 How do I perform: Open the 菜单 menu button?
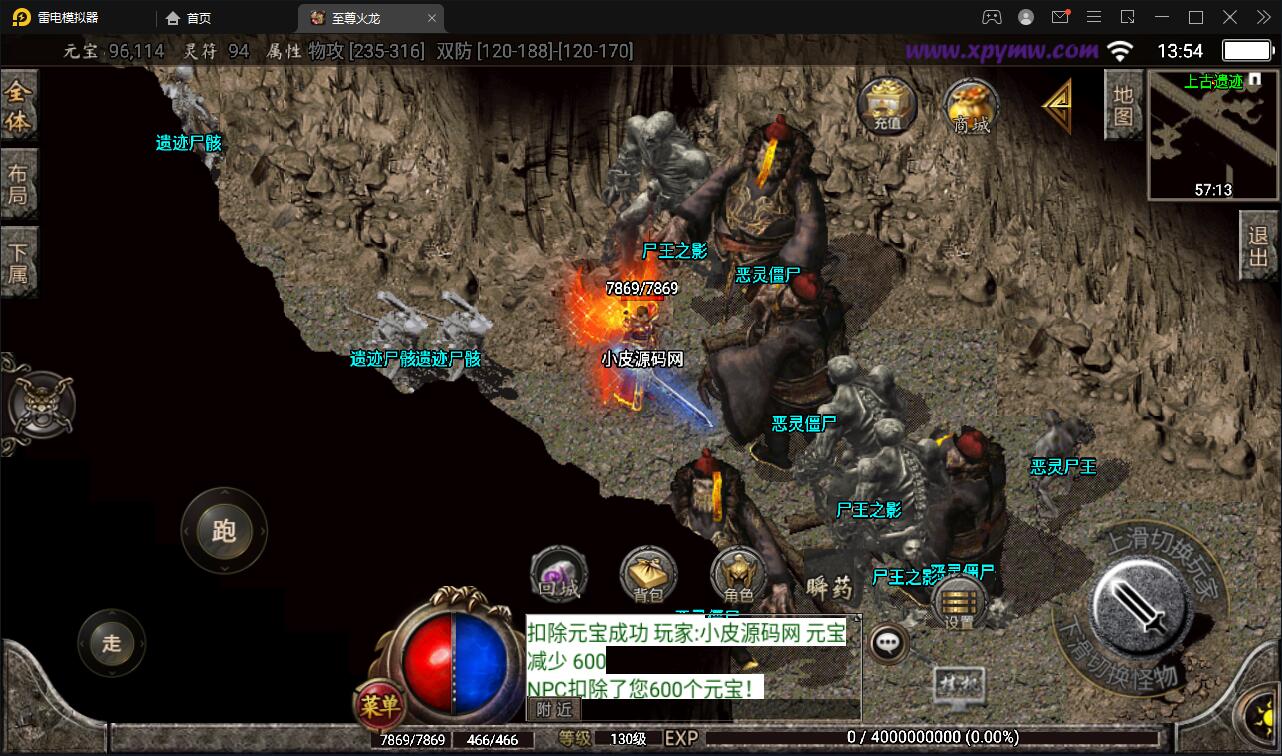point(379,706)
